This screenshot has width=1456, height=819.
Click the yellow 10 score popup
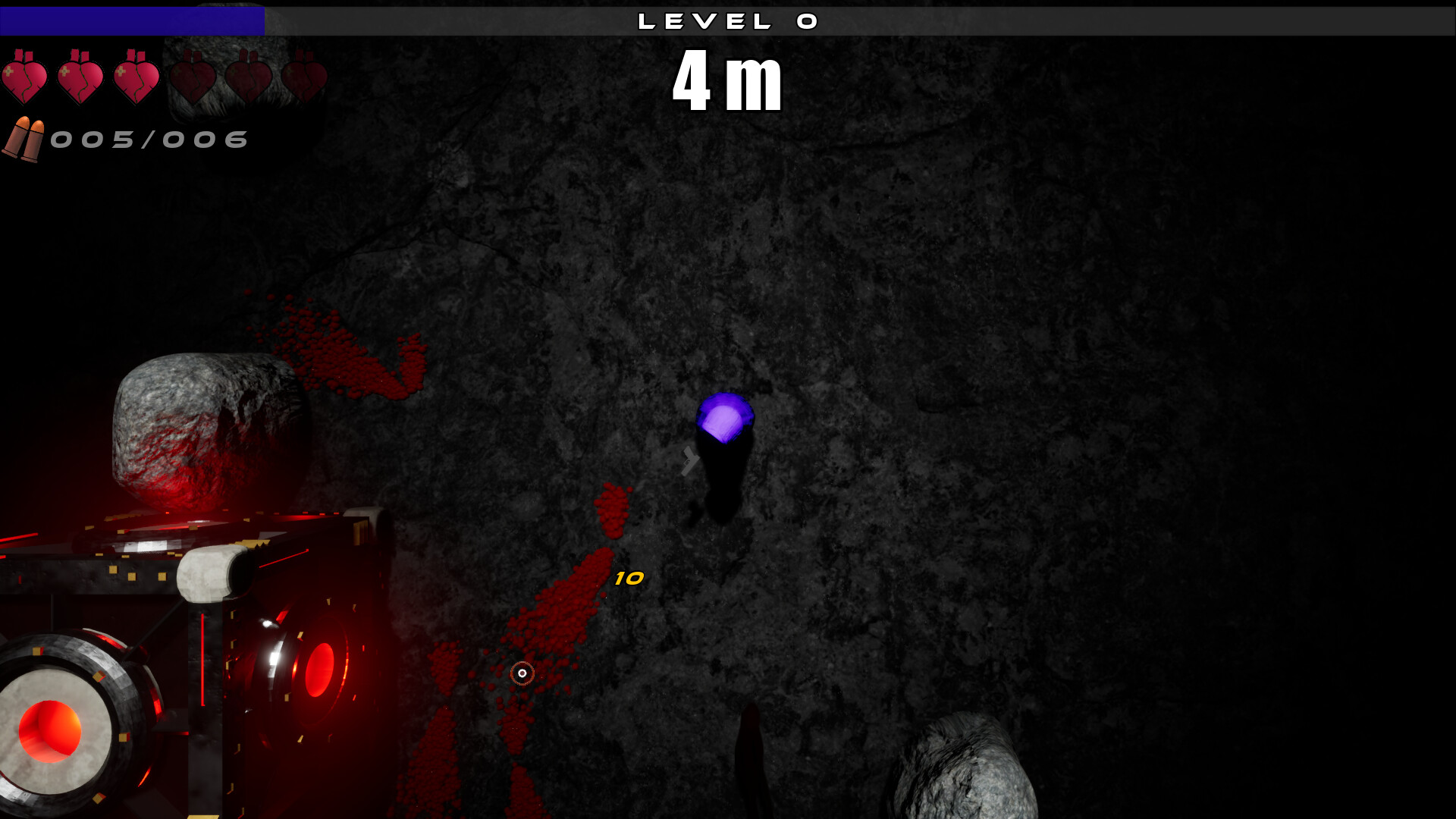click(x=628, y=579)
